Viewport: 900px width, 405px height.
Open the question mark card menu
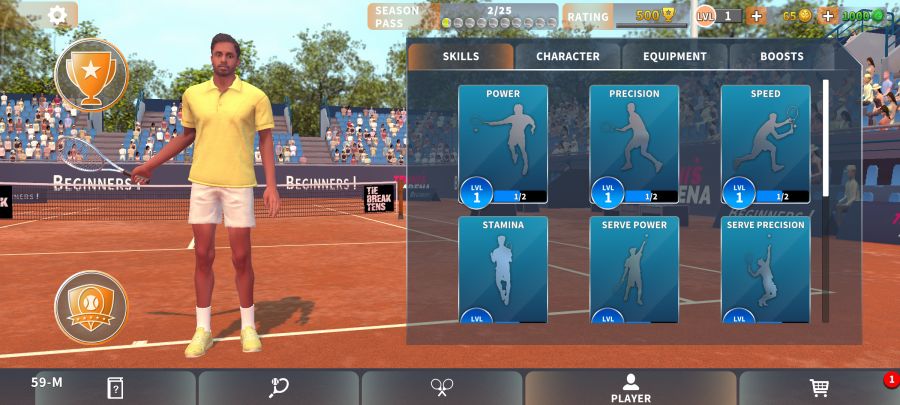coord(115,388)
